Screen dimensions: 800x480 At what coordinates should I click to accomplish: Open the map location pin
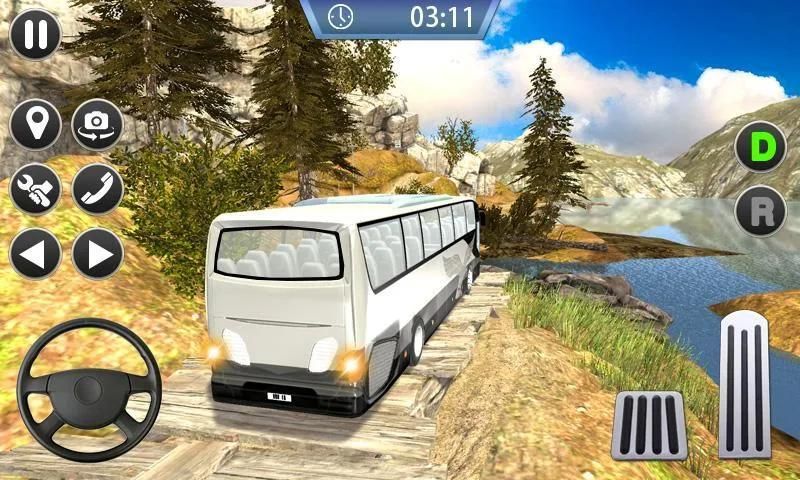pos(35,124)
